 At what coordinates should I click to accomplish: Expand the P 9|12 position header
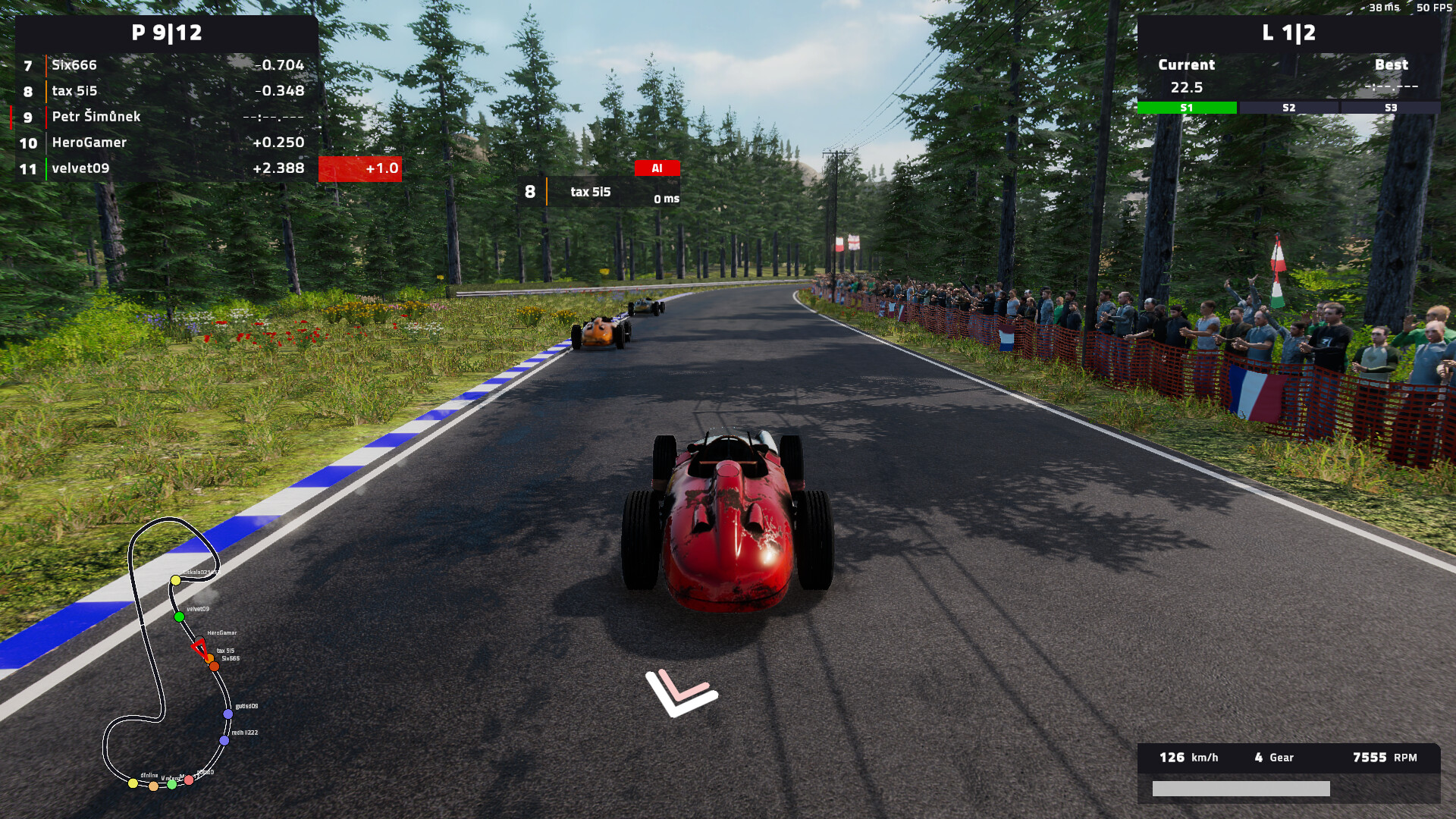pos(167,33)
